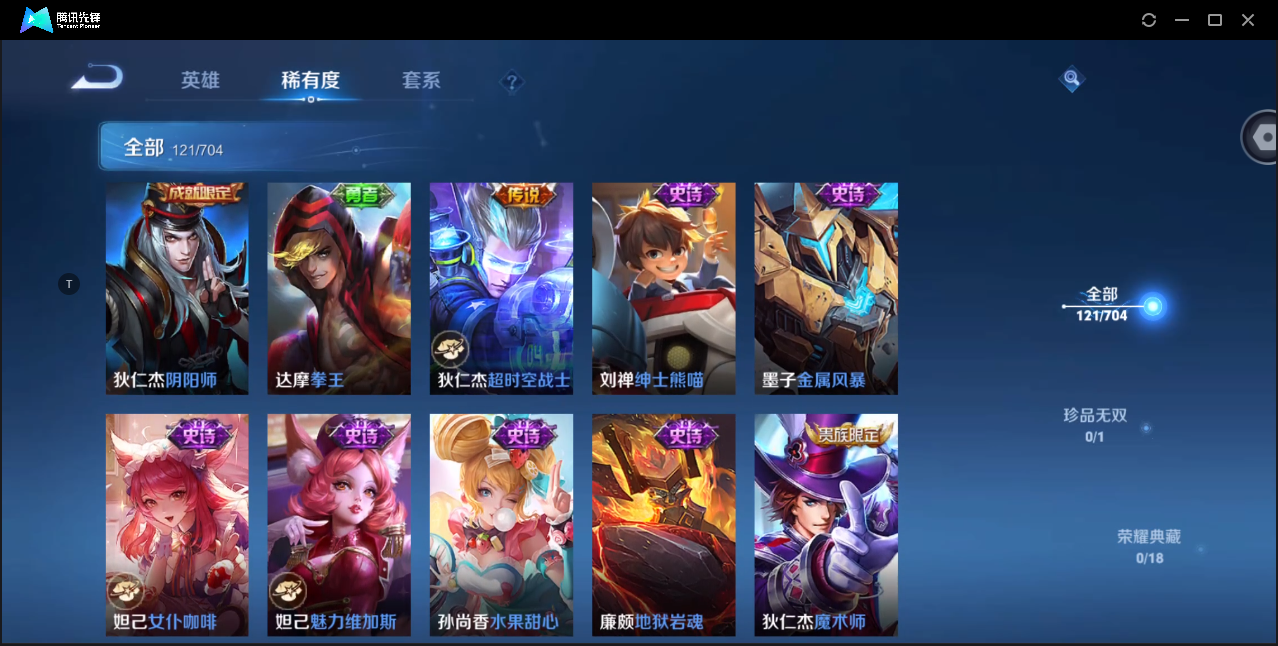Select the 妲己 女仆咖啡 skin card
The image size is (1278, 646).
[x=177, y=525]
